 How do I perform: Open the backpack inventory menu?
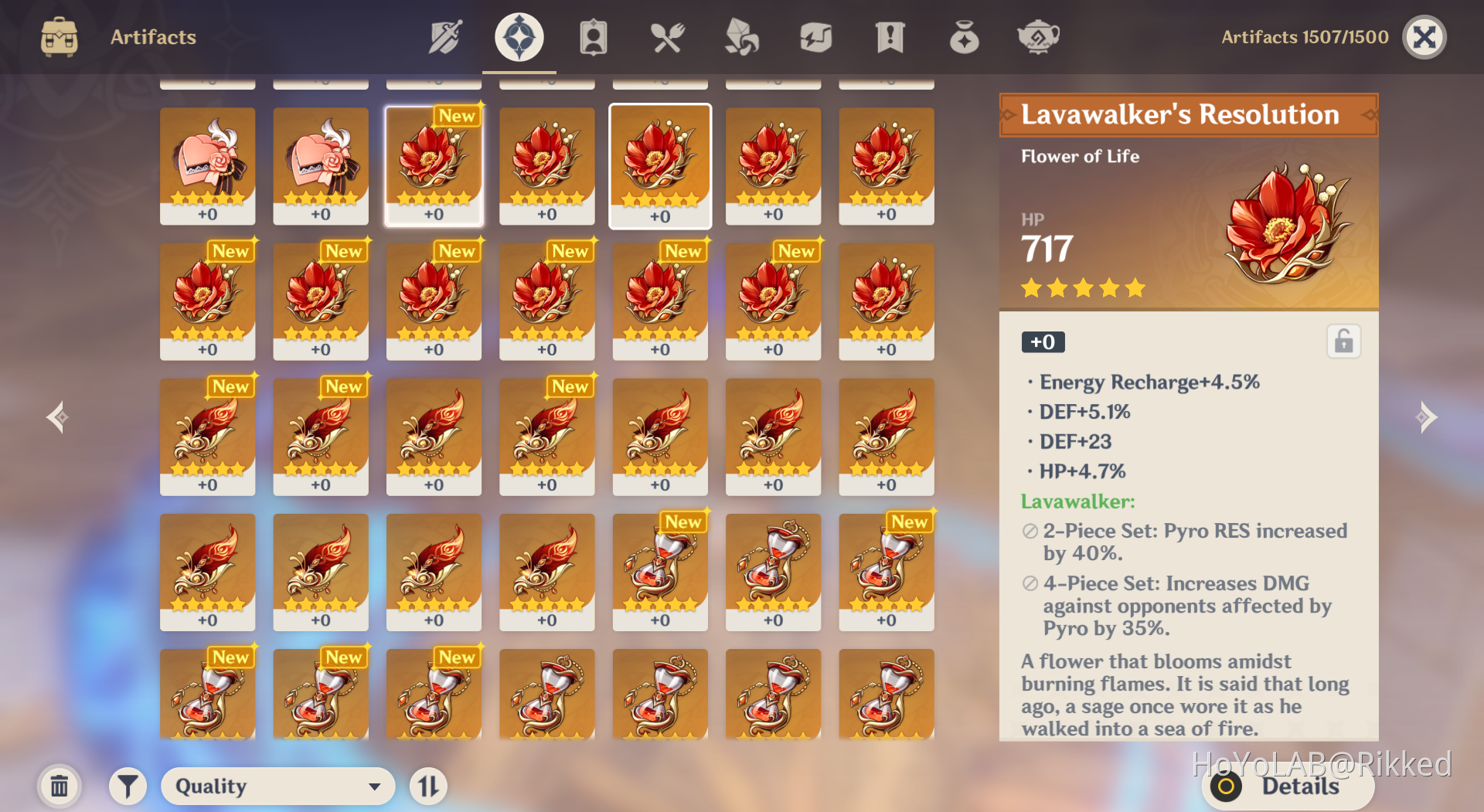pos(60,36)
